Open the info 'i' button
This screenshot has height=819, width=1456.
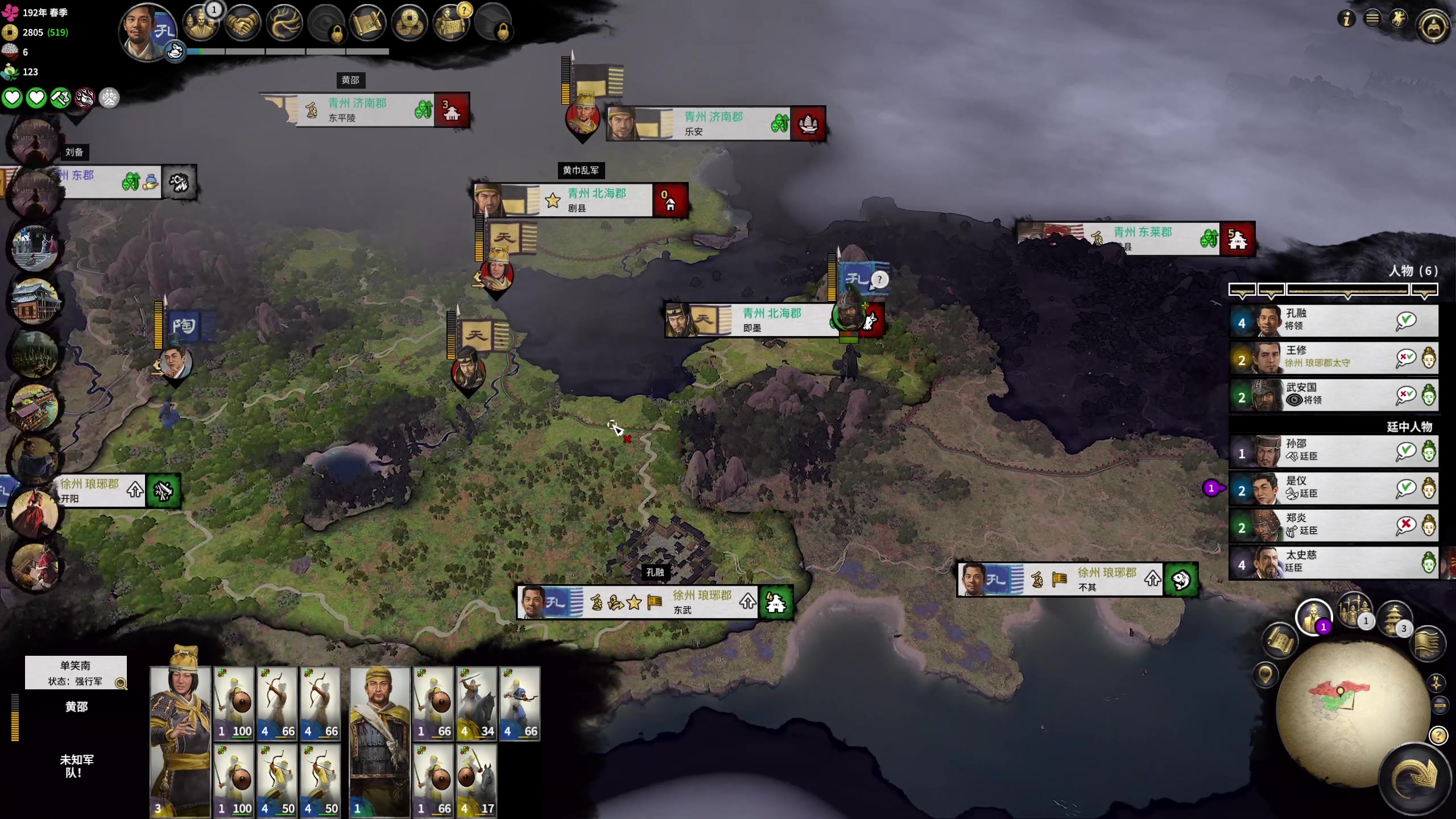click(x=1346, y=19)
